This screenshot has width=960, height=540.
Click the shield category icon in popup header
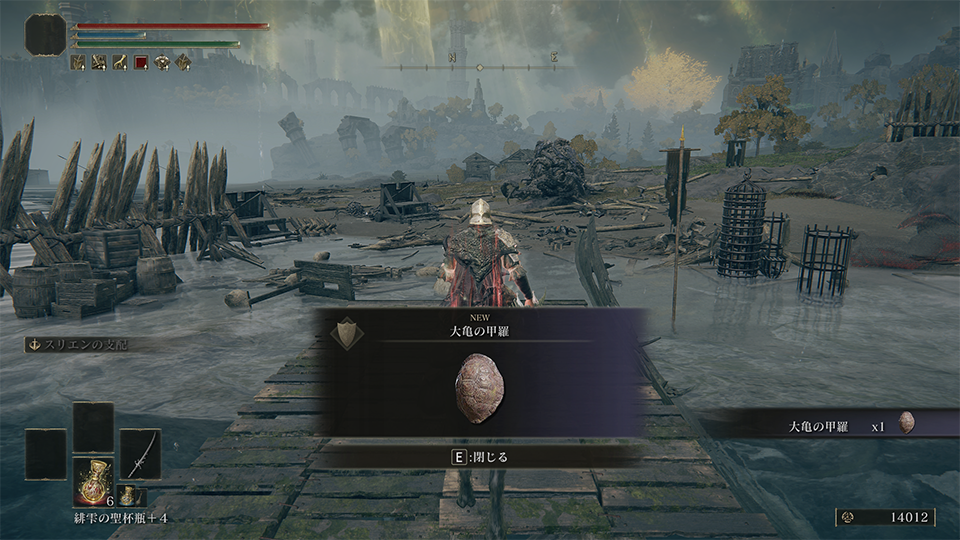point(346,331)
